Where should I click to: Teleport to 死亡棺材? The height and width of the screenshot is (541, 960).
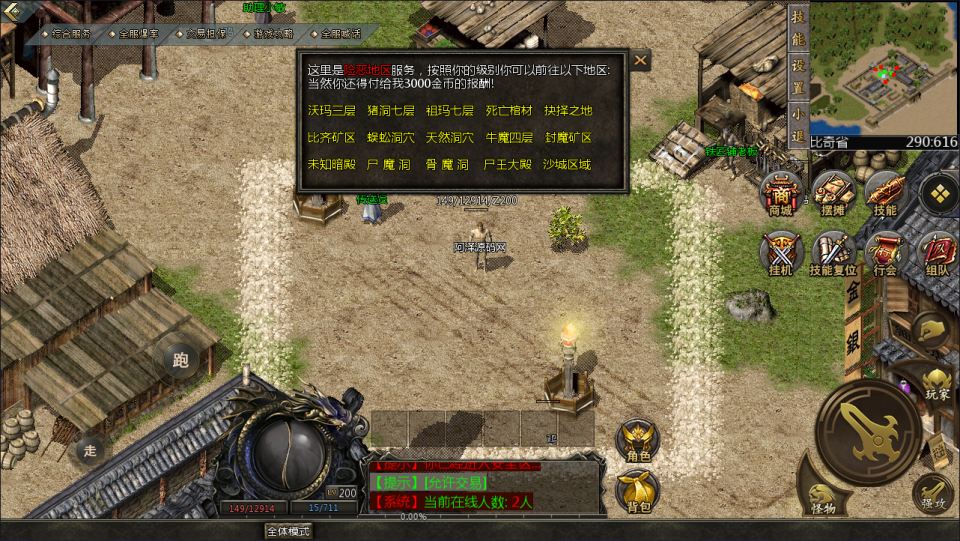click(509, 110)
